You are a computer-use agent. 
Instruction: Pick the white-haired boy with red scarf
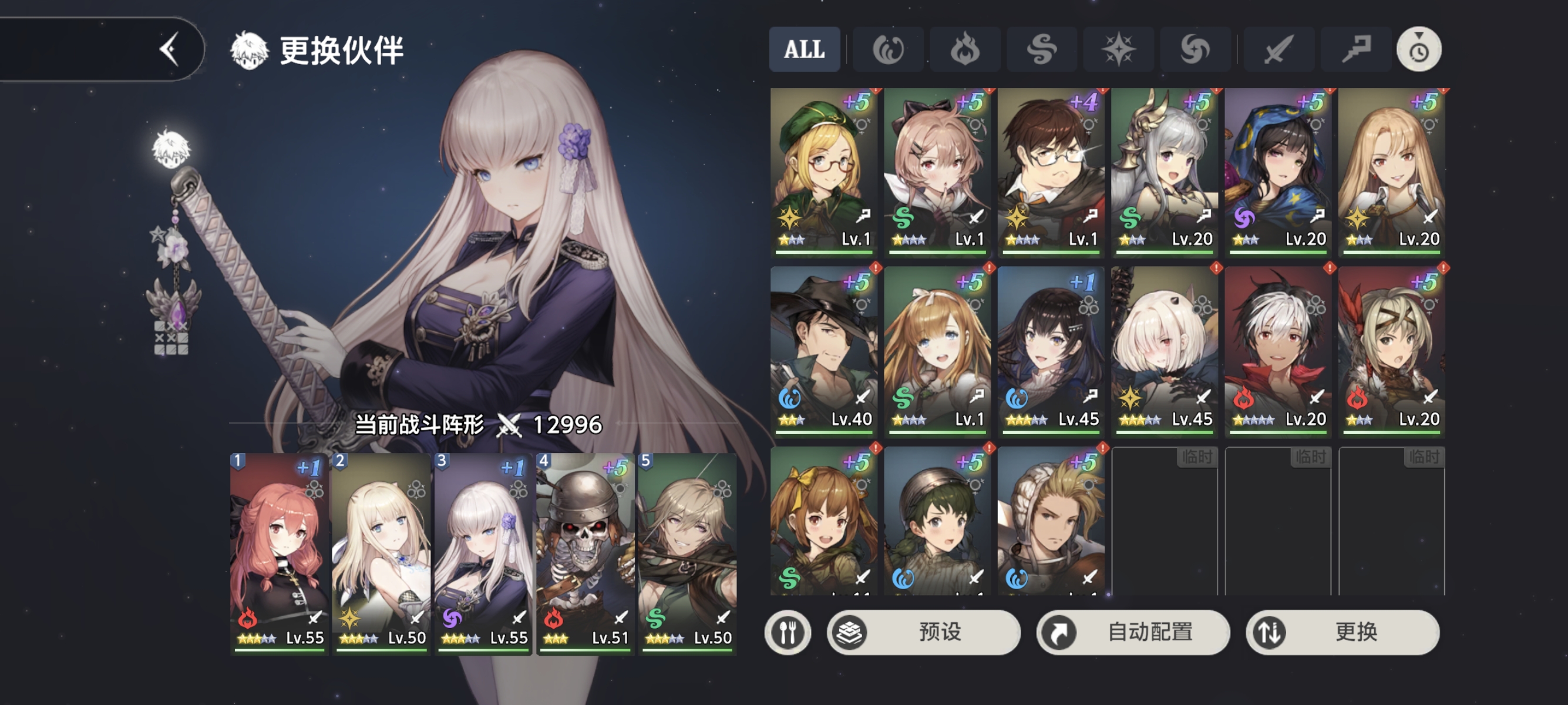click(x=1278, y=351)
